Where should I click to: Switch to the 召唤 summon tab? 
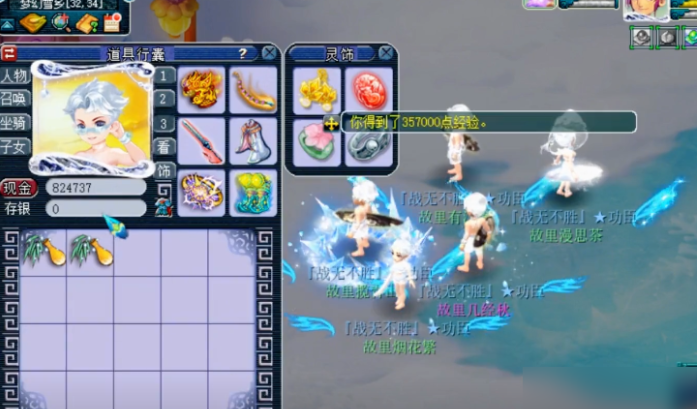pyautogui.click(x=15, y=98)
